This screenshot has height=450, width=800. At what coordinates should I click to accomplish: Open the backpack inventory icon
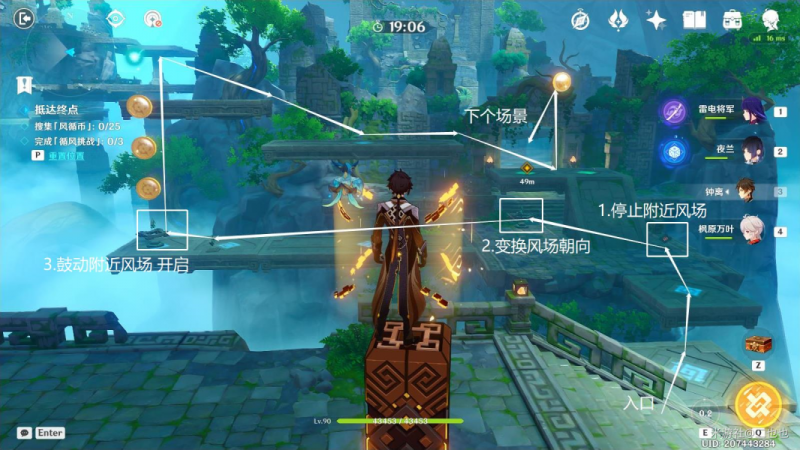click(x=732, y=19)
